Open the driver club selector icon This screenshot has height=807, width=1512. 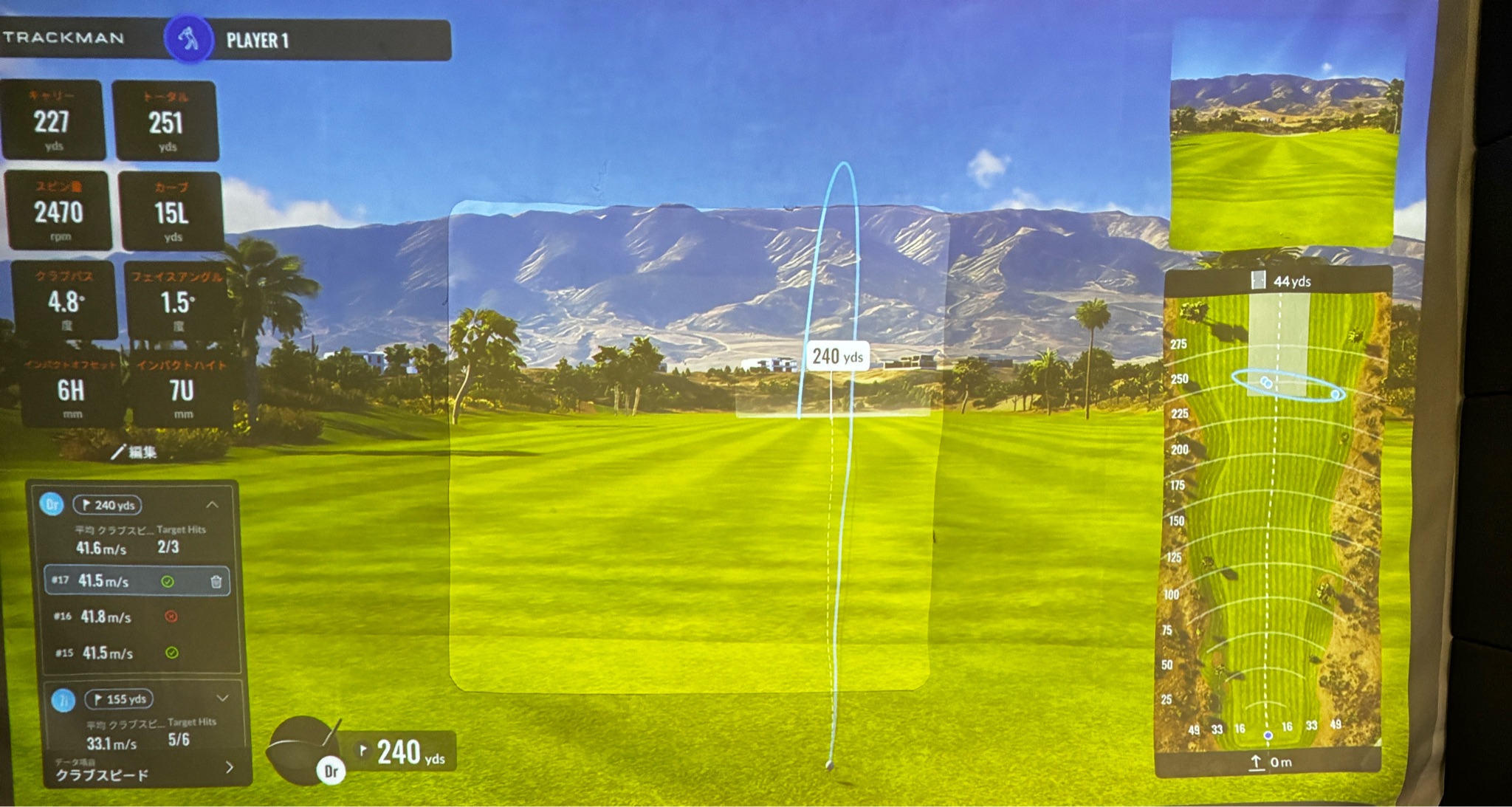304,751
